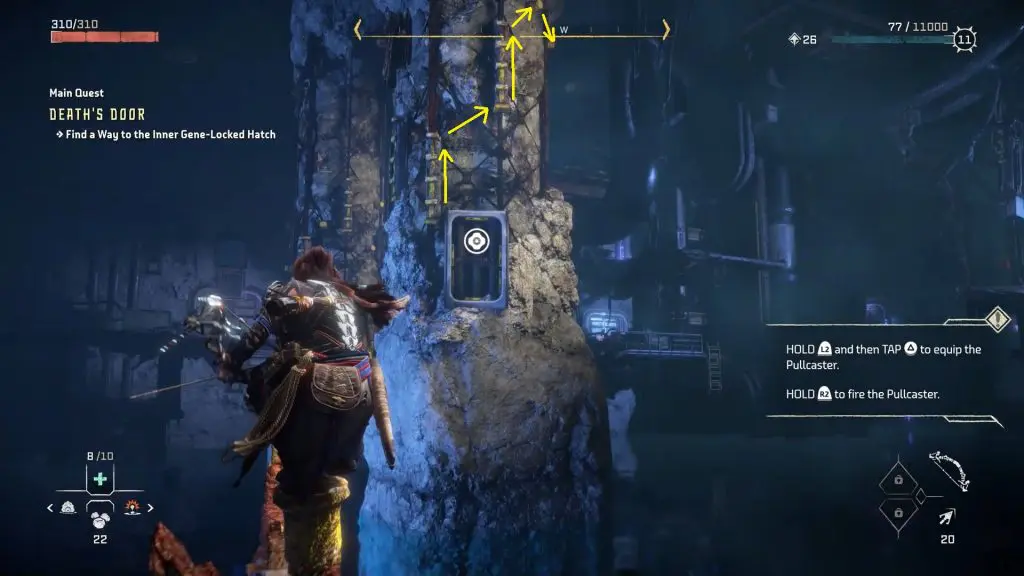Select the player level 11 badge
The height and width of the screenshot is (576, 1024).
coord(964,40)
